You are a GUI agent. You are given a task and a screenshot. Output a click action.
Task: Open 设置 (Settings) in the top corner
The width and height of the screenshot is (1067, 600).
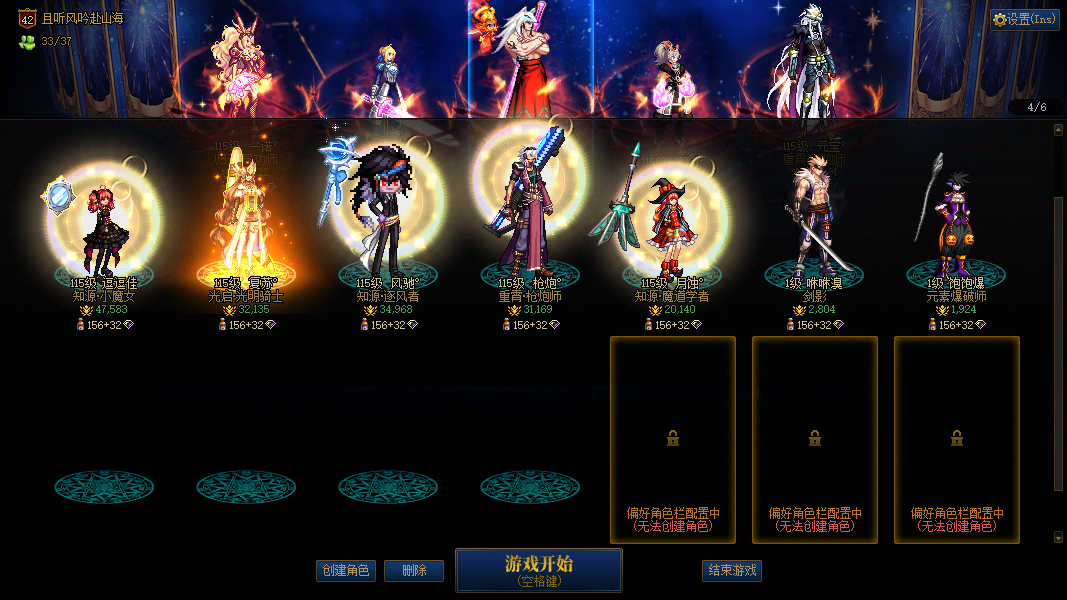coord(1025,19)
